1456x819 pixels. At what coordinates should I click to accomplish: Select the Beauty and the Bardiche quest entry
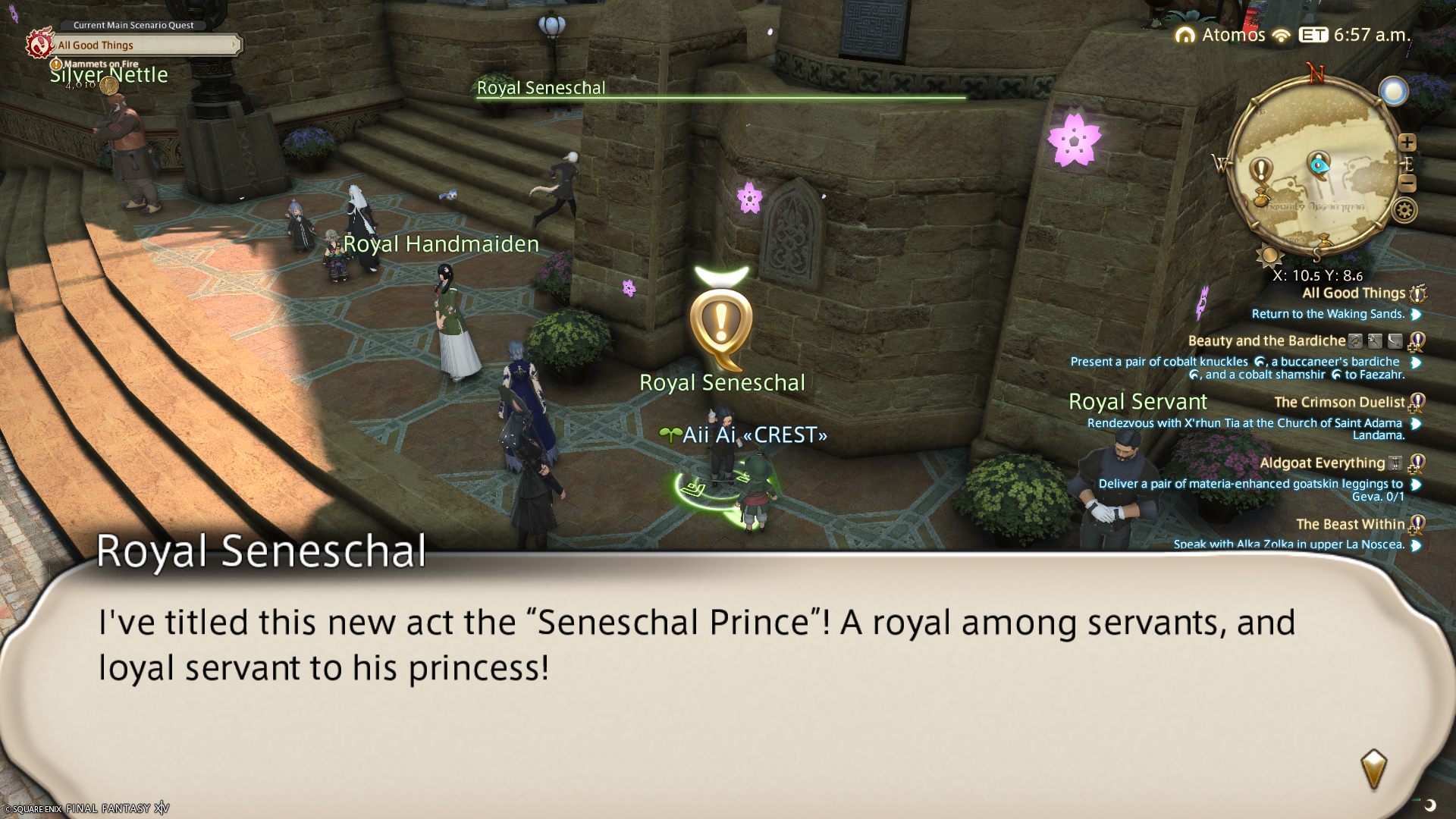click(x=1266, y=341)
